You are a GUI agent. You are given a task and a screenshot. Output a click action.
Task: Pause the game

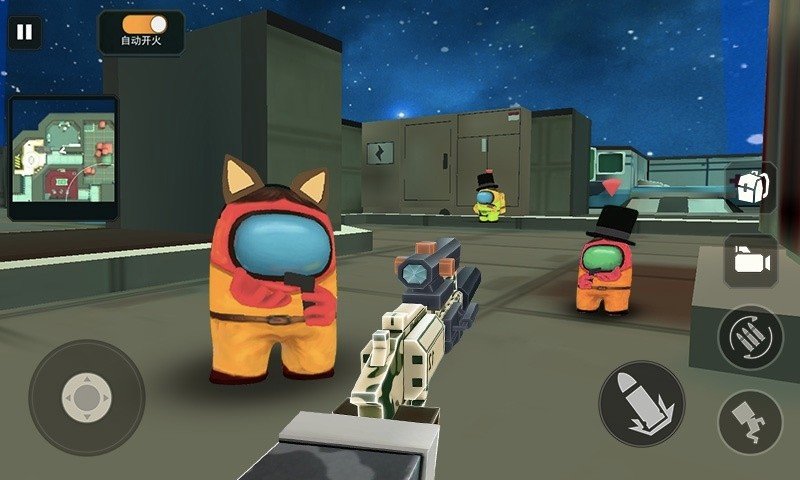point(24,31)
